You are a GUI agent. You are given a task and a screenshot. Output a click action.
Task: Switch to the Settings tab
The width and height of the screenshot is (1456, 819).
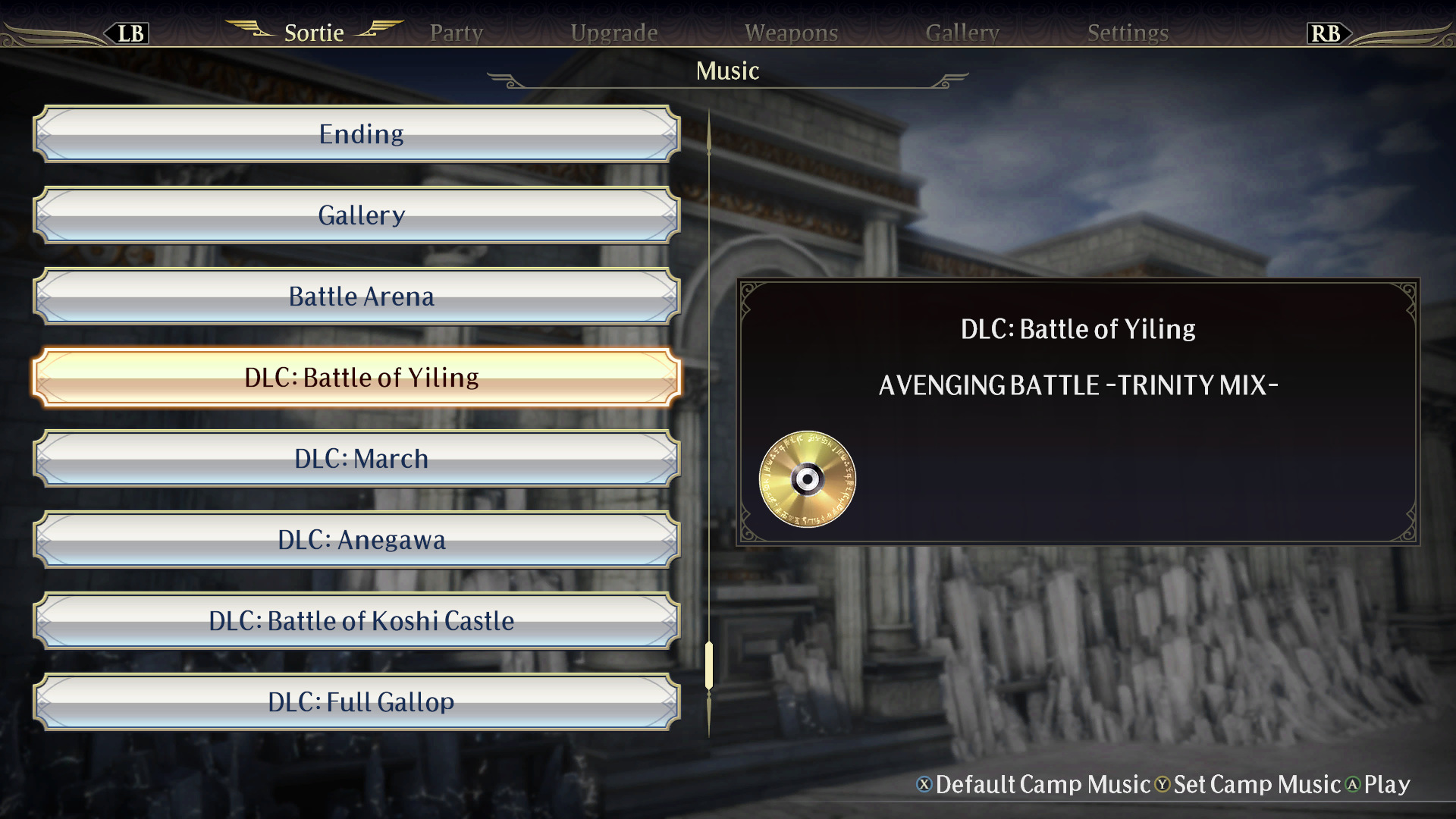[1128, 32]
